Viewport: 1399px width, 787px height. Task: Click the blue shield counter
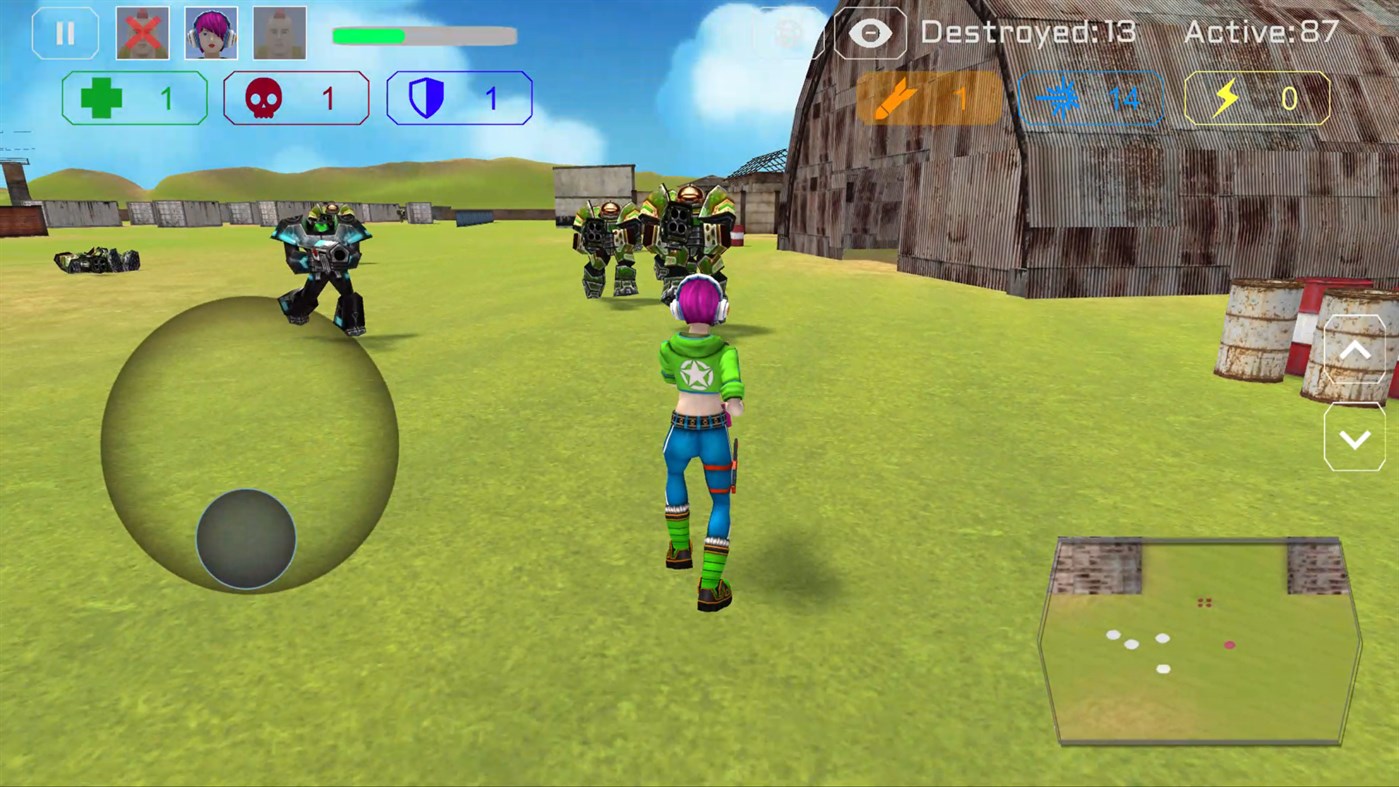tap(458, 98)
